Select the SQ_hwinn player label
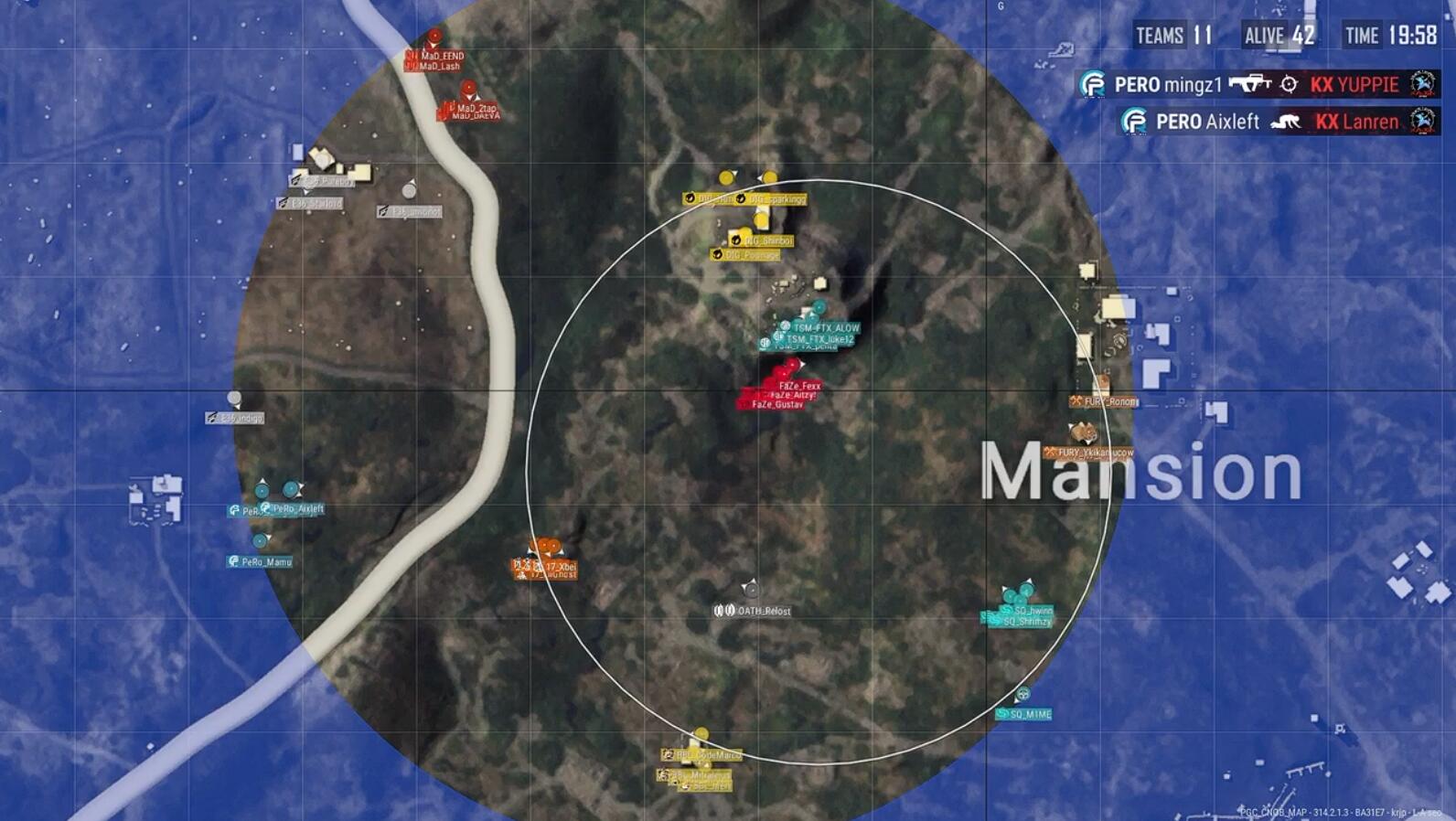Image resolution: width=1456 pixels, height=821 pixels. [1033, 610]
